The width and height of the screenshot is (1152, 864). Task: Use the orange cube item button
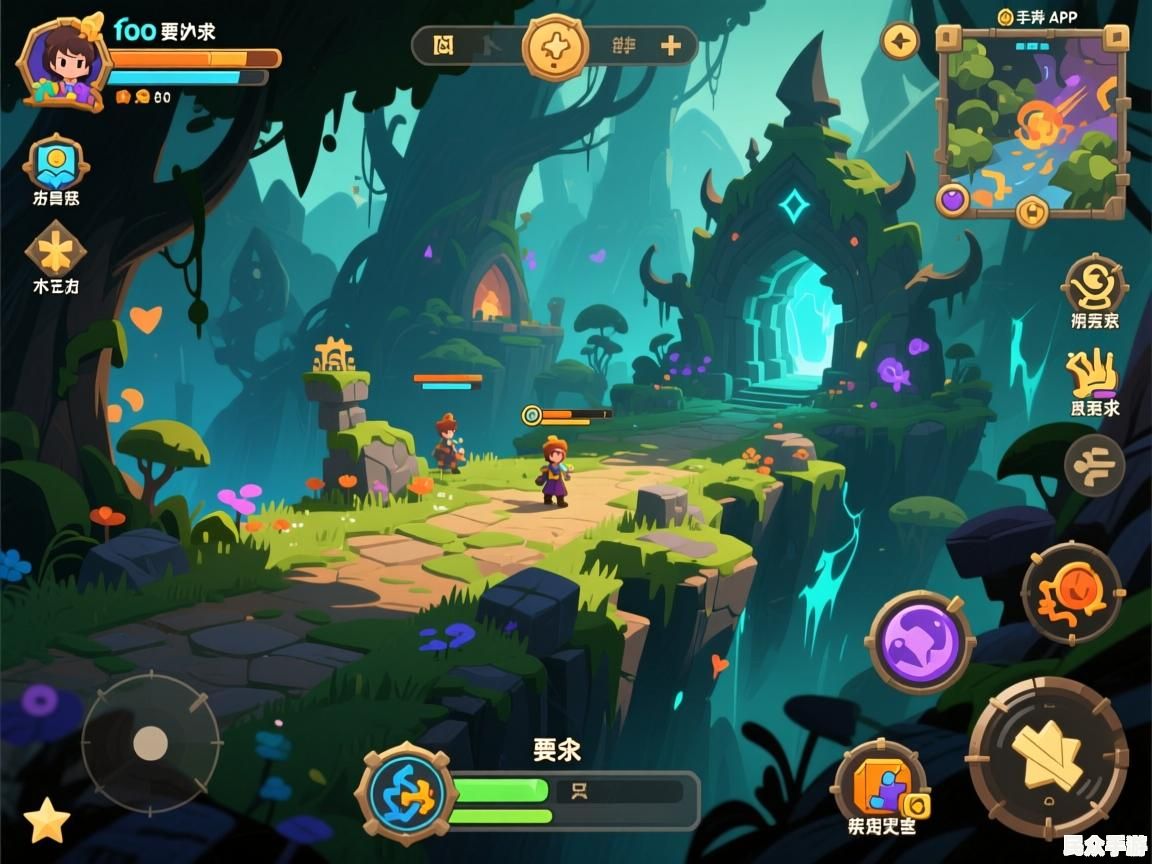[880, 783]
